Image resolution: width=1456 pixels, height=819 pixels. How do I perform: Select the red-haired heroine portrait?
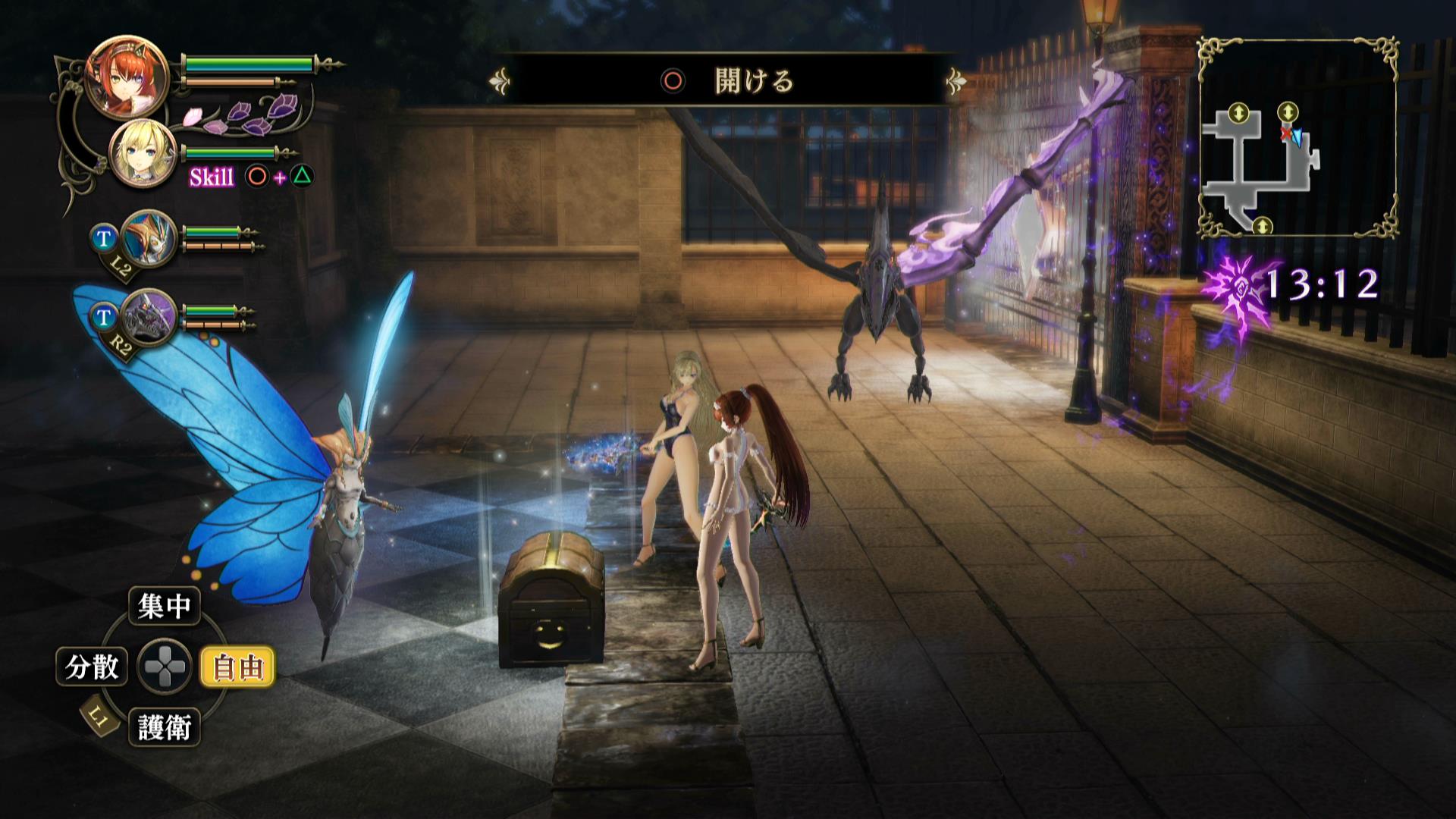click(116, 76)
